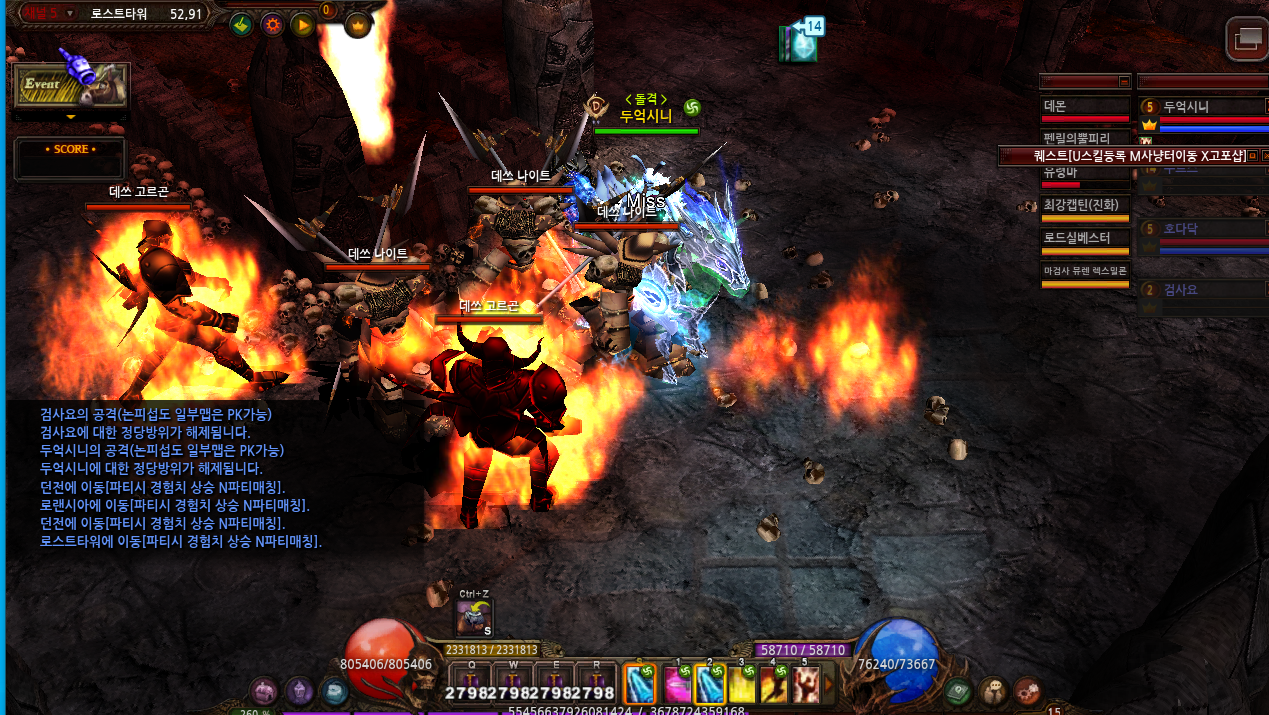Viewport: 1269px width, 715px height.
Task: Click the green broom icon button
Action: [x=240, y=25]
